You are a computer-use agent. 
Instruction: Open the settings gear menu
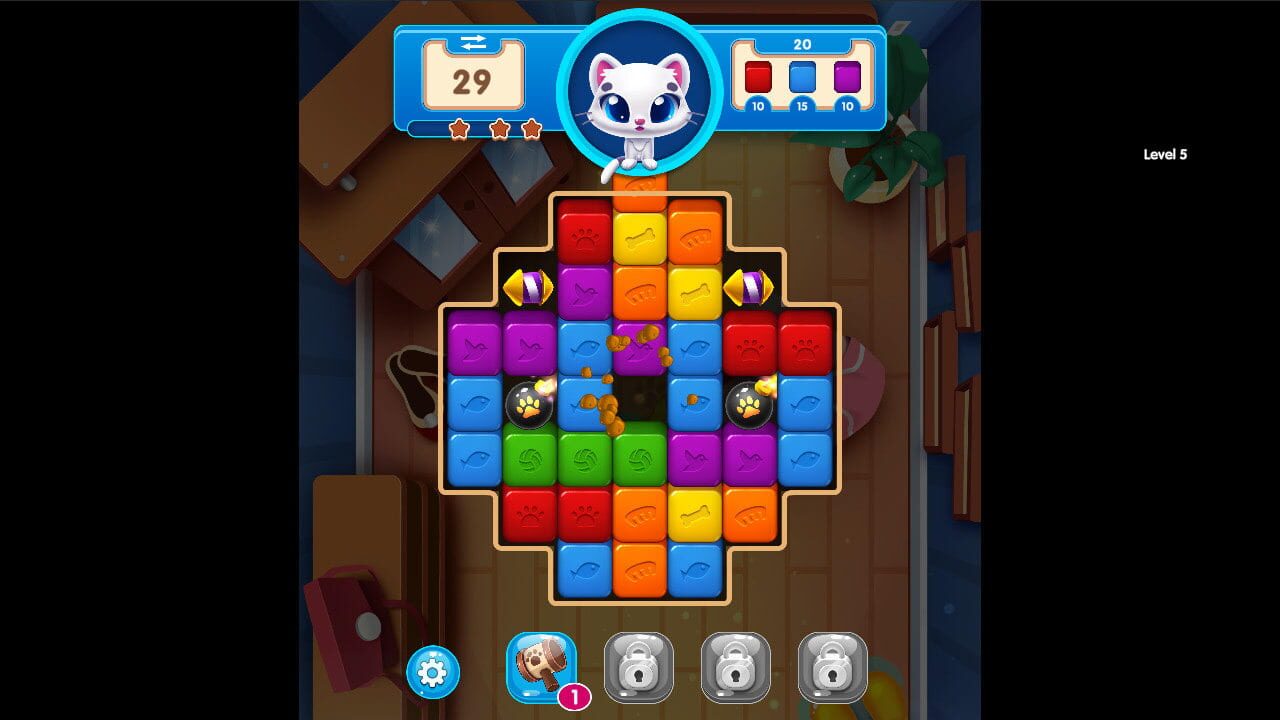(x=430, y=672)
